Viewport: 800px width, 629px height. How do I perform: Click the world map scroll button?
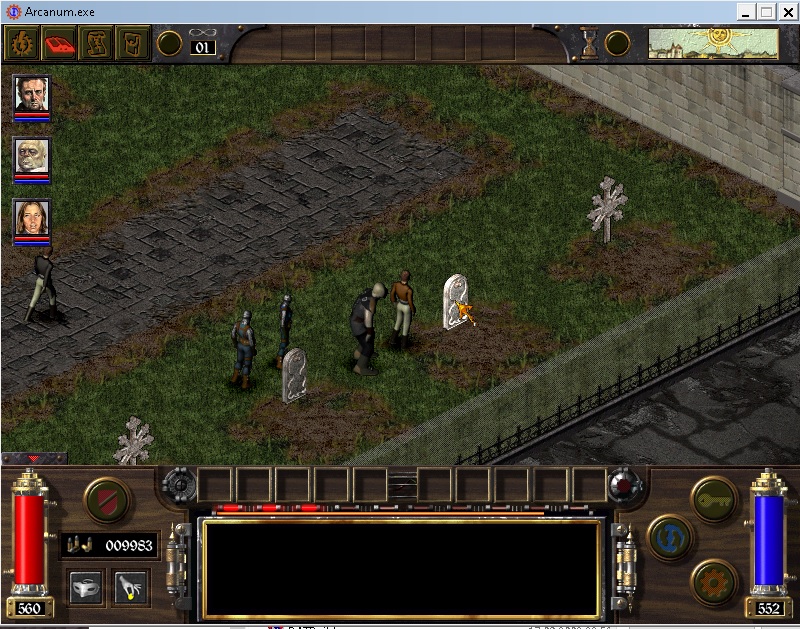pyautogui.click(x=94, y=43)
